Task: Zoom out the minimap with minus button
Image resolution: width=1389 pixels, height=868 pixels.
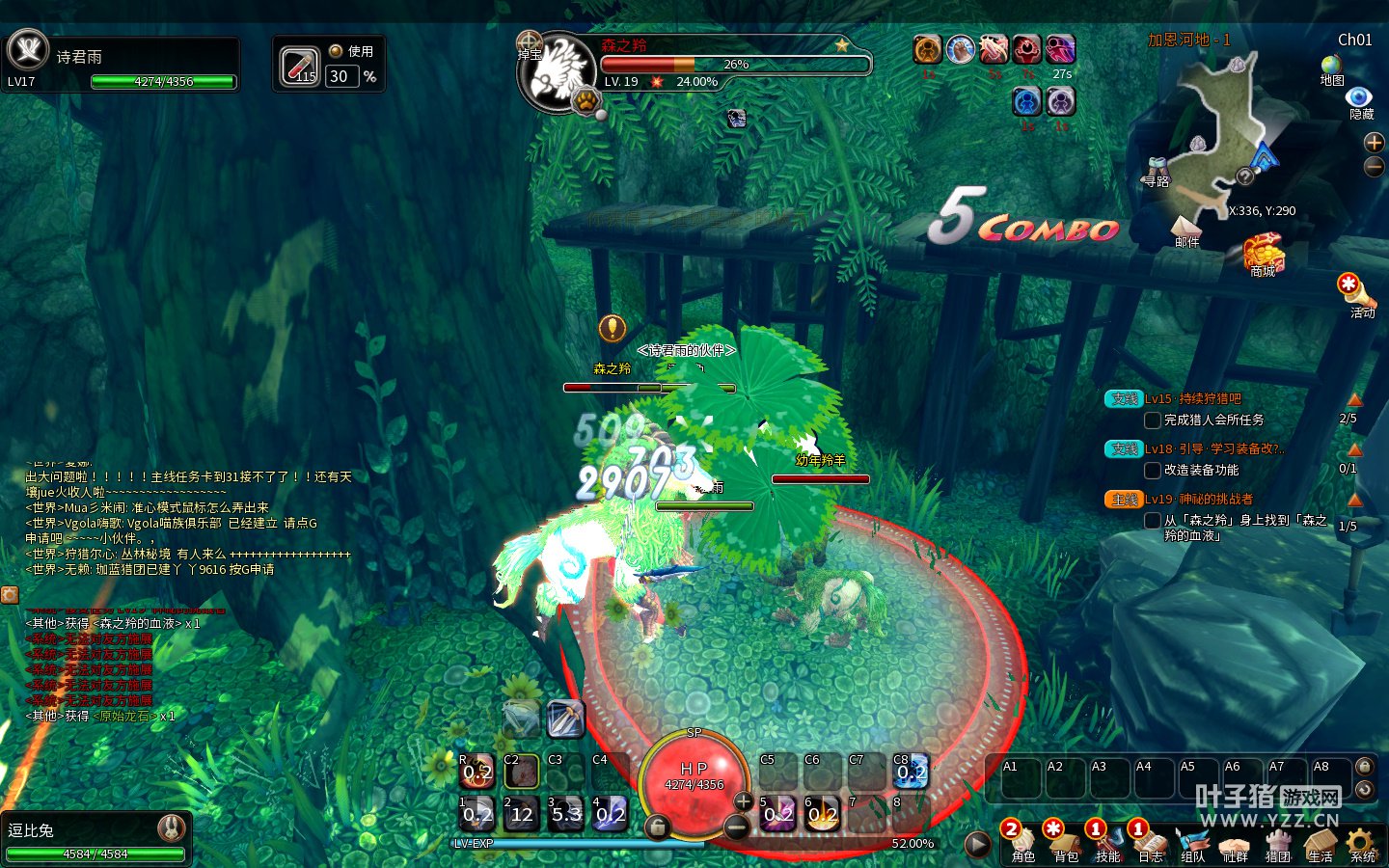Action: (1374, 167)
